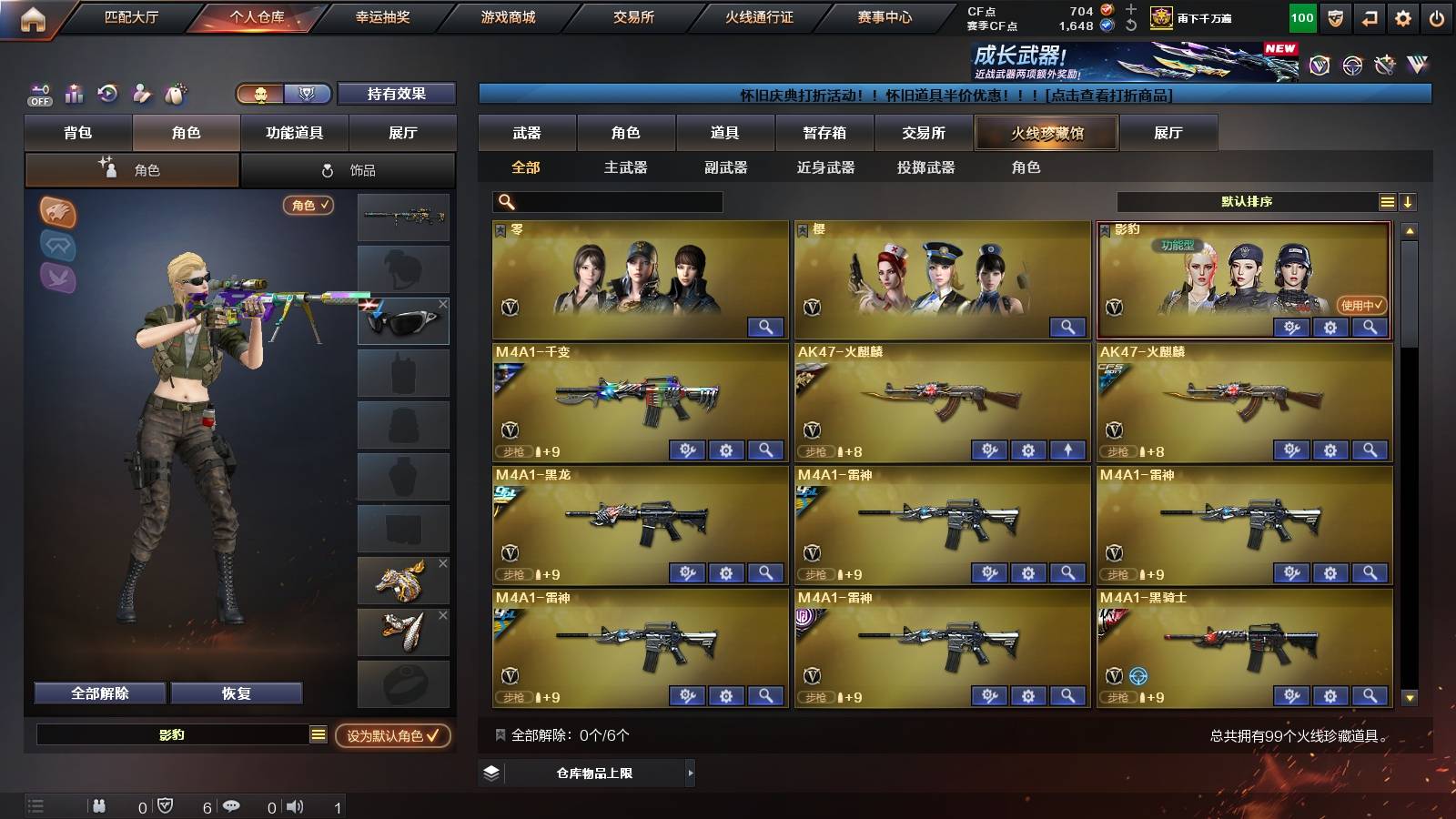This screenshot has width=1456, height=819.
Task: Open customization gear on M4A1-千变 card
Action: point(726,450)
